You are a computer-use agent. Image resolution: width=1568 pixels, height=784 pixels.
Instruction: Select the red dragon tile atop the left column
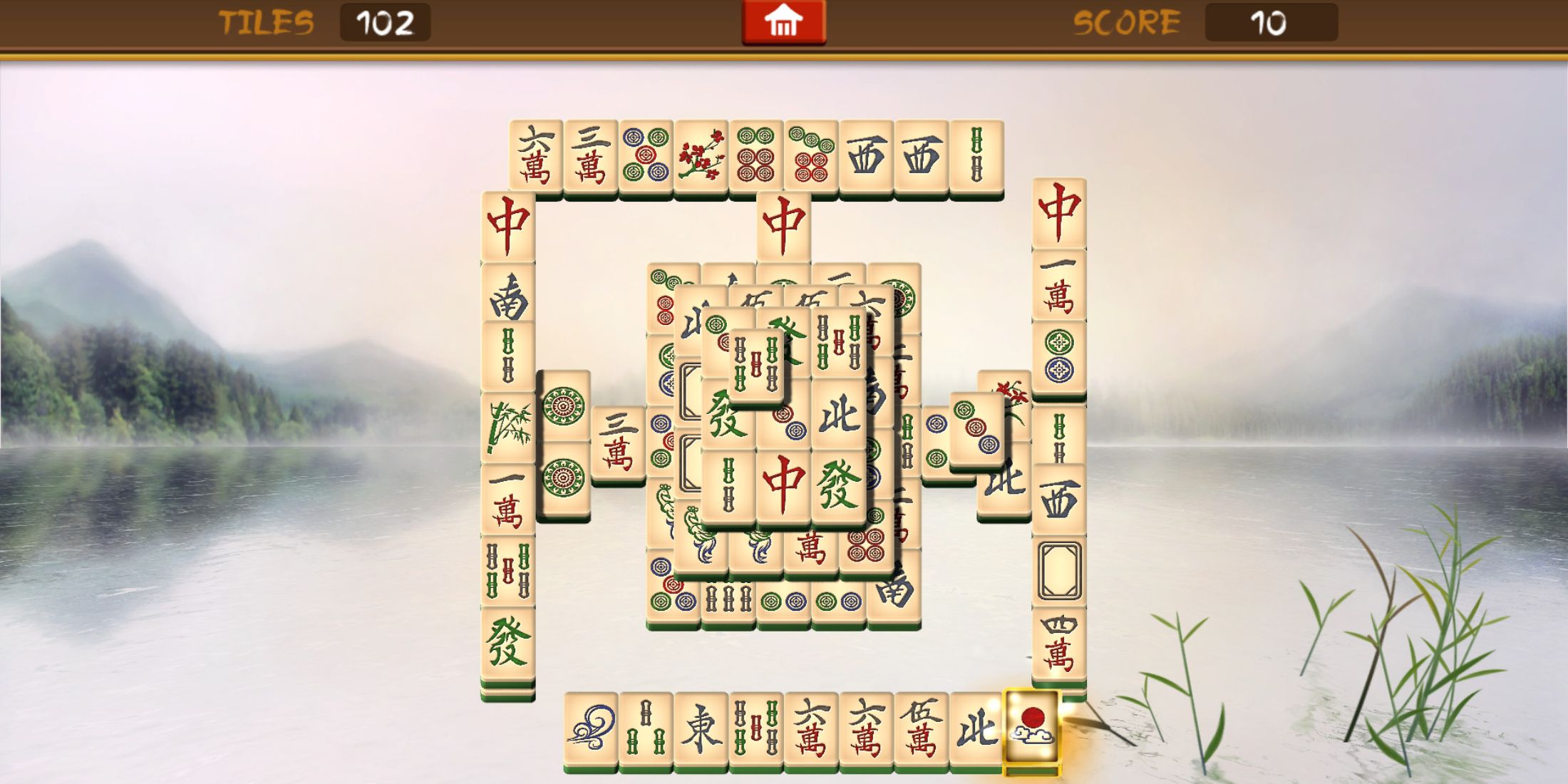click(508, 225)
